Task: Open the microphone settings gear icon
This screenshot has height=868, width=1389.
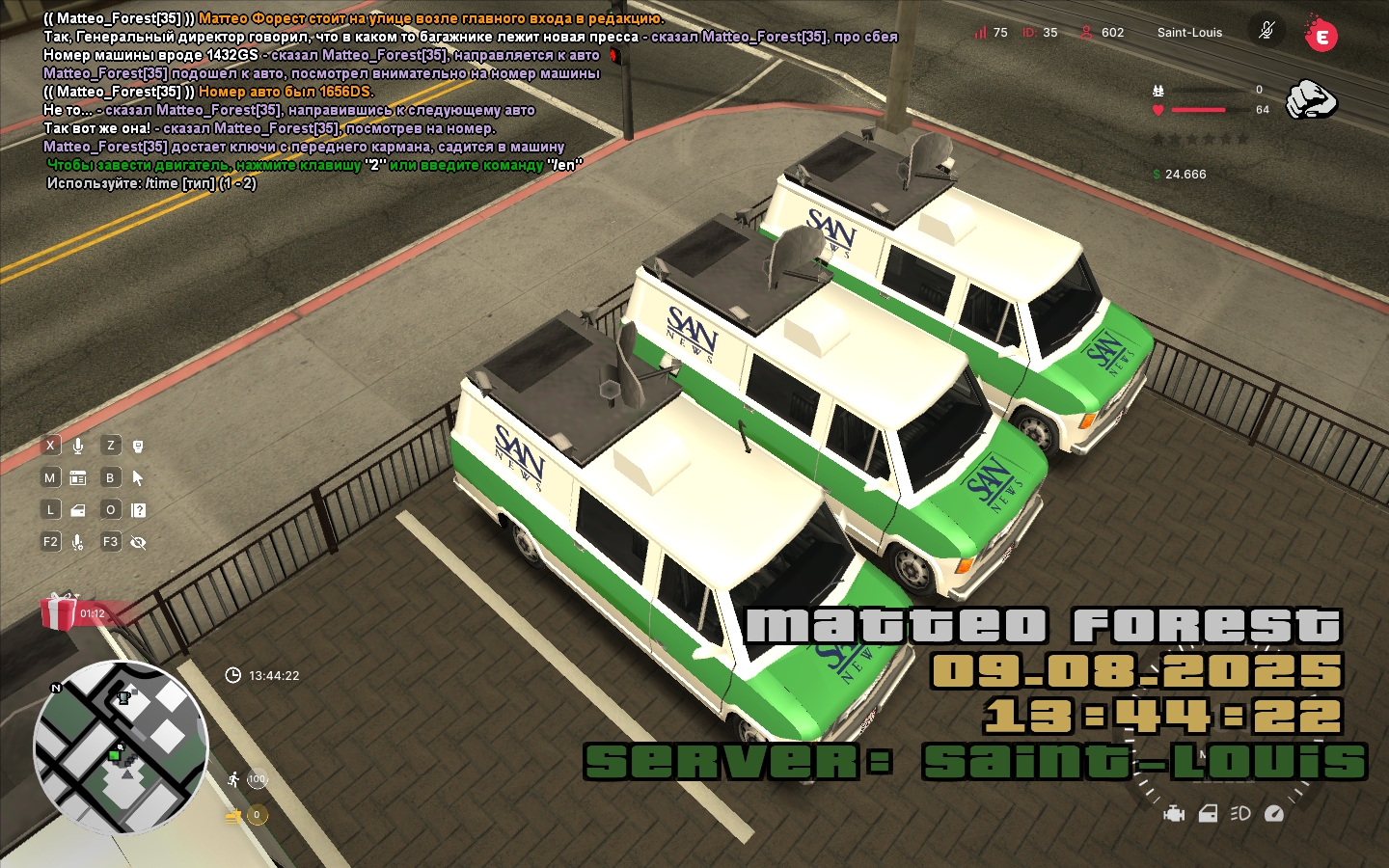Action: click(x=78, y=543)
